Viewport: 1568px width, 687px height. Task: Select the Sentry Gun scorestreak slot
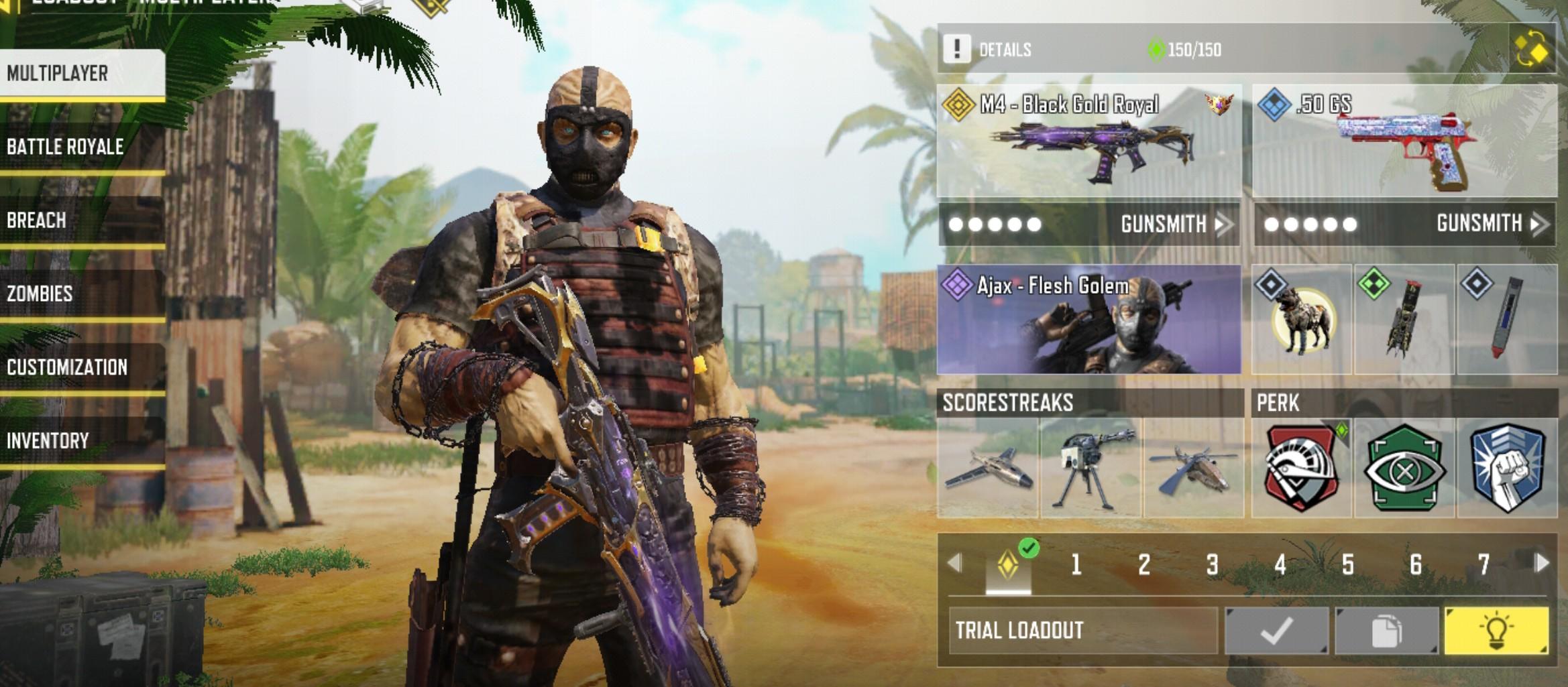pos(1090,469)
